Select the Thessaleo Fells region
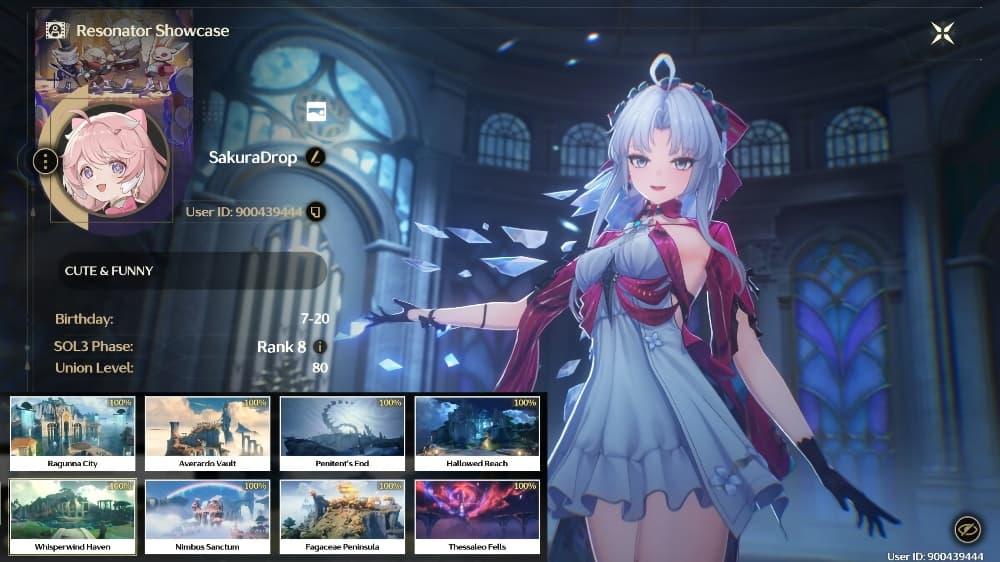This screenshot has height=562, width=1000. (477, 516)
